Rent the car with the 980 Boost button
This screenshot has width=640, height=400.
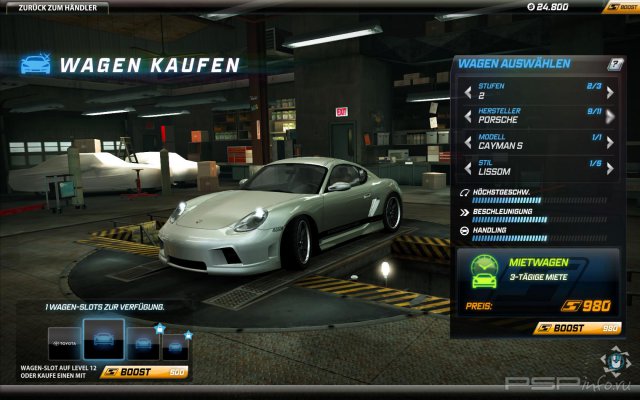pos(579,327)
